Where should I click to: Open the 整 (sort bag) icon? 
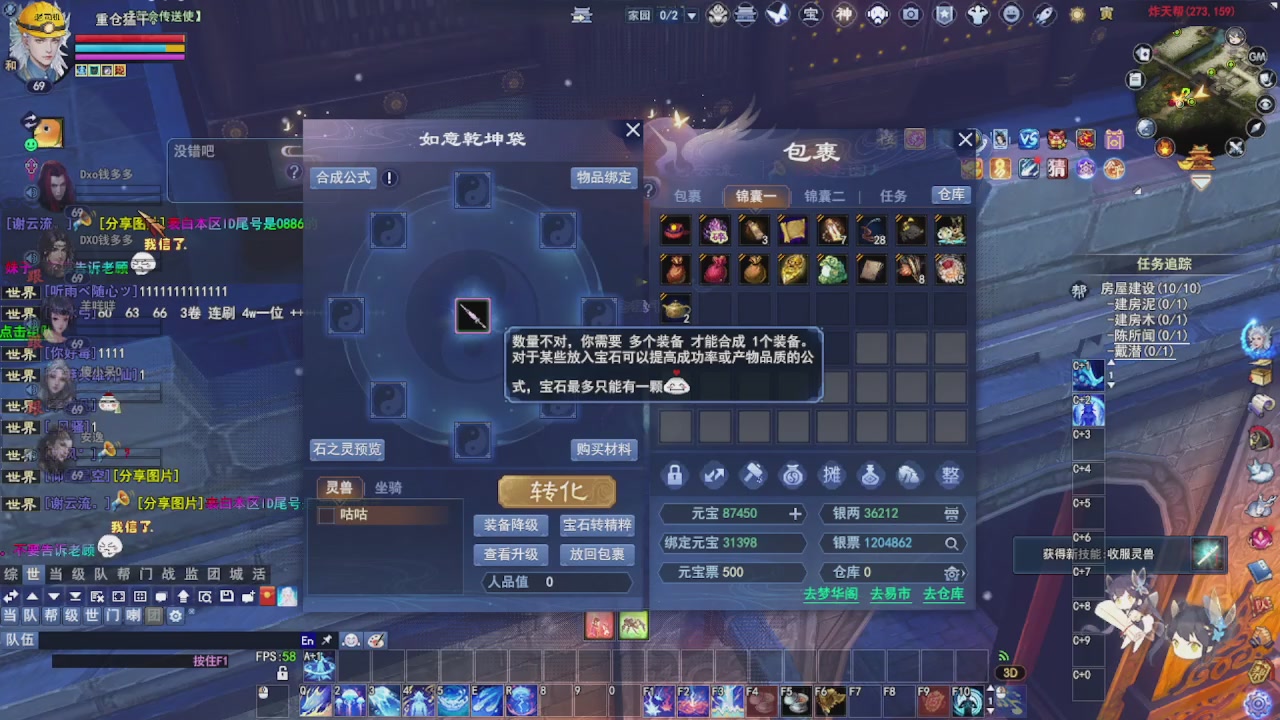click(x=948, y=475)
